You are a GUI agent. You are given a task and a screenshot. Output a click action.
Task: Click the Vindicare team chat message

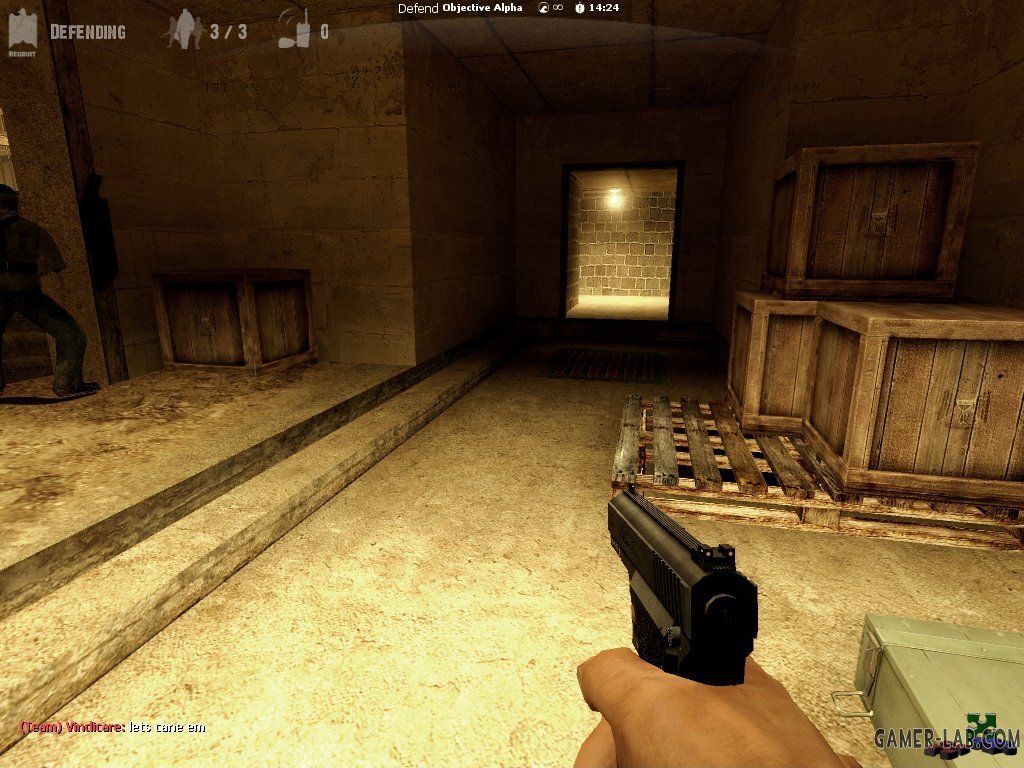tap(112, 727)
